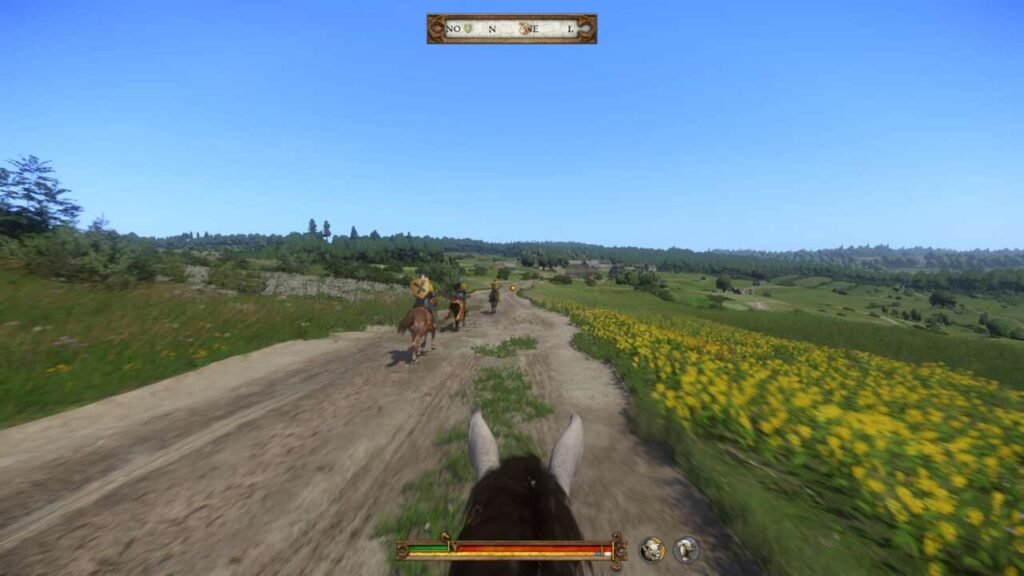Click the grey status icon right of the pig head
Screen dimensions: 1024x576
[x=686, y=549]
